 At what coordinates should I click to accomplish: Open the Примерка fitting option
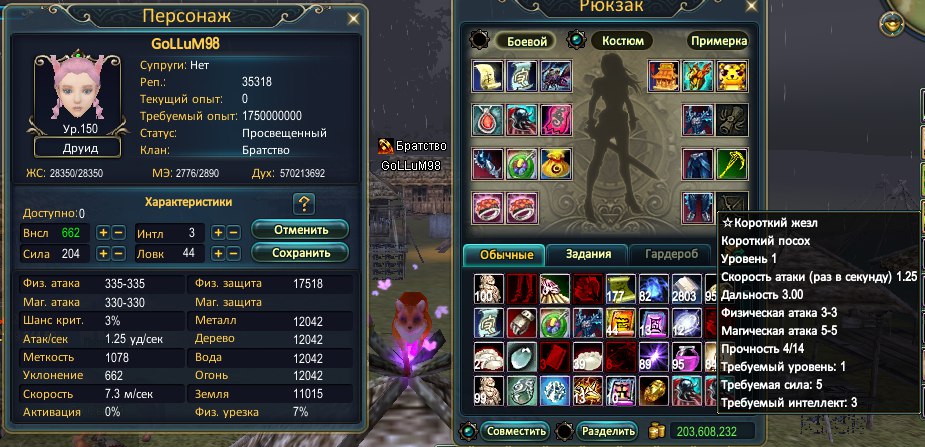tap(718, 41)
